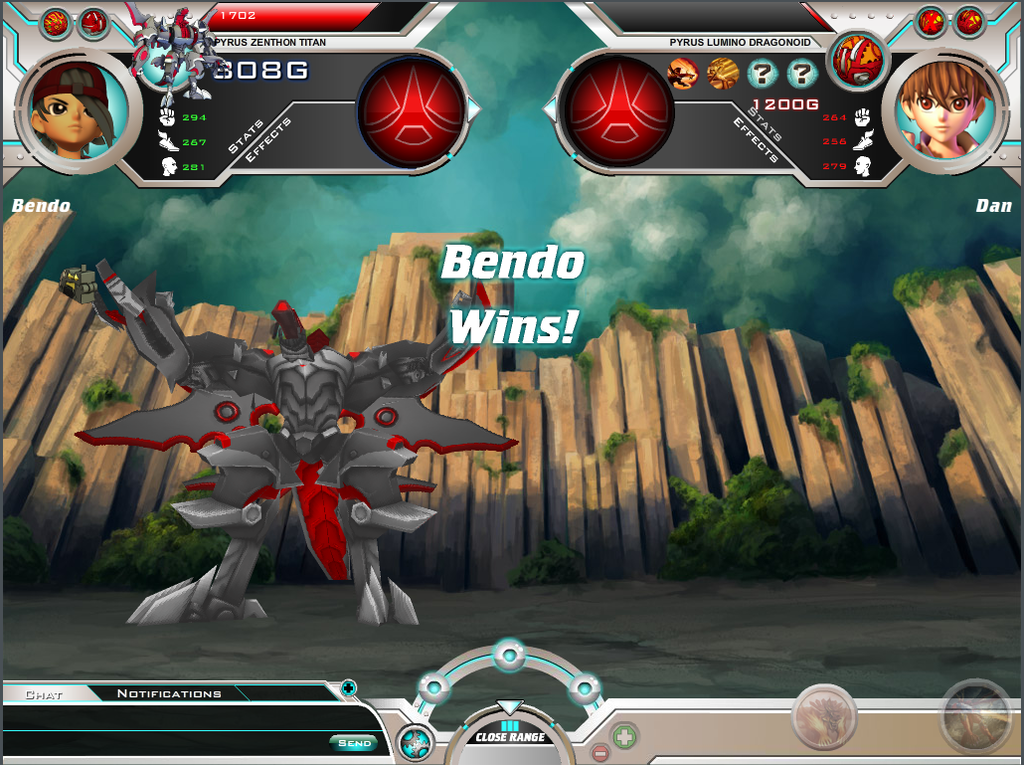
Task: Click Dan's large red Pyrus emblem
Action: 617,110
